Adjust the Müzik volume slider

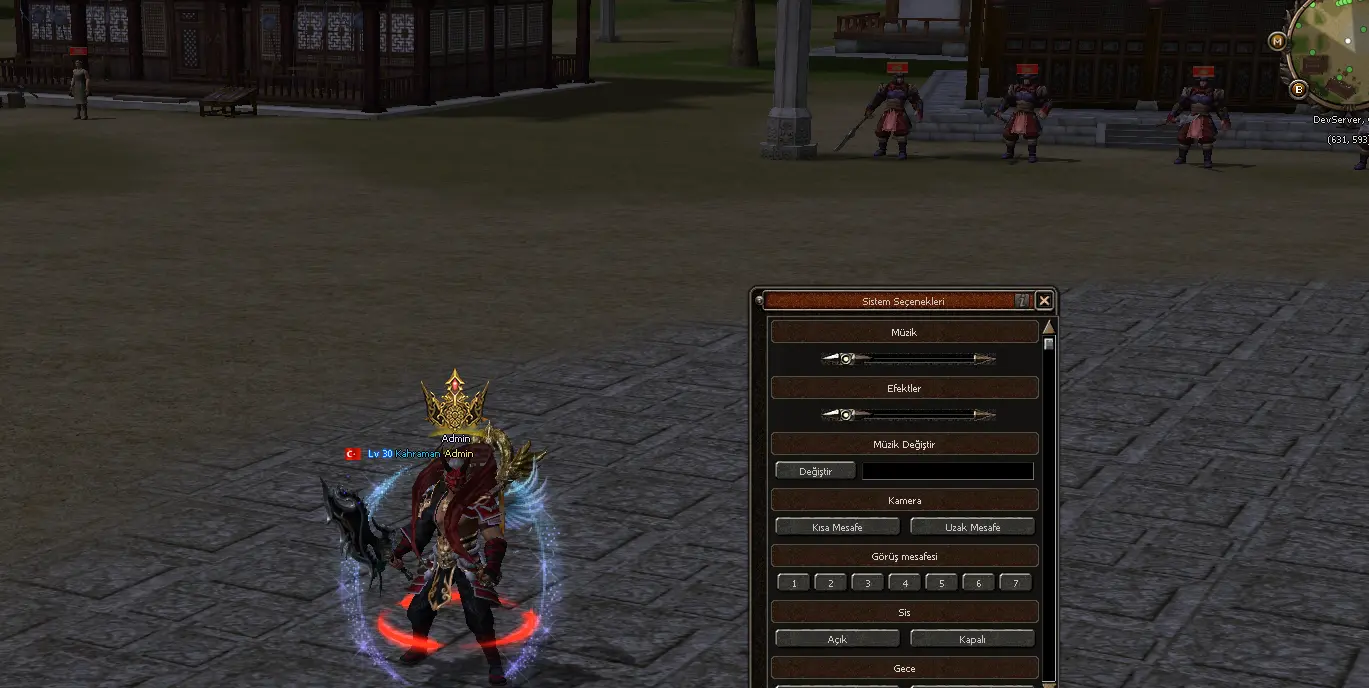click(846, 359)
